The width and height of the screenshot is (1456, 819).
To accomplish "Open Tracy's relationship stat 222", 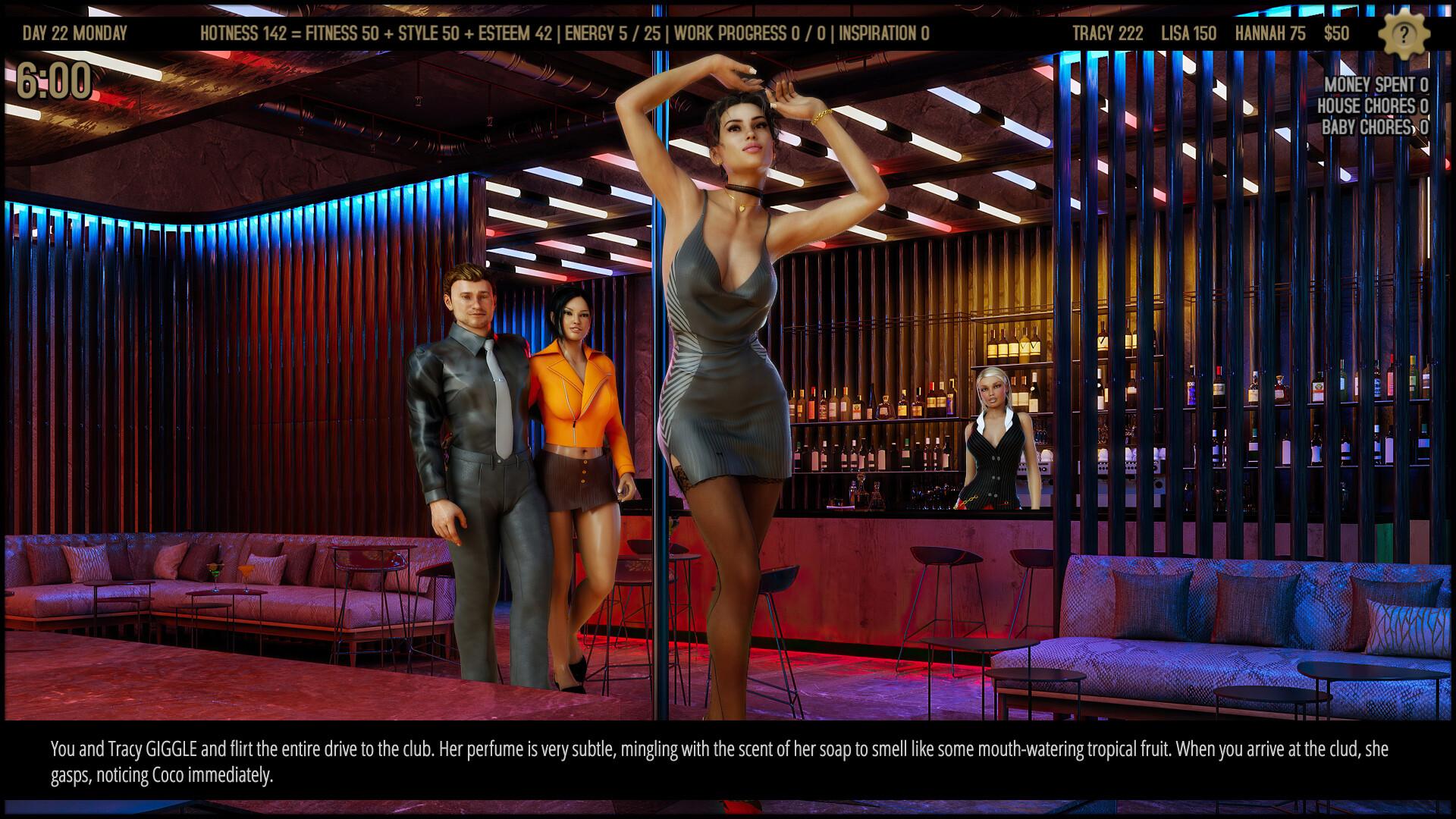I will pos(1107,33).
